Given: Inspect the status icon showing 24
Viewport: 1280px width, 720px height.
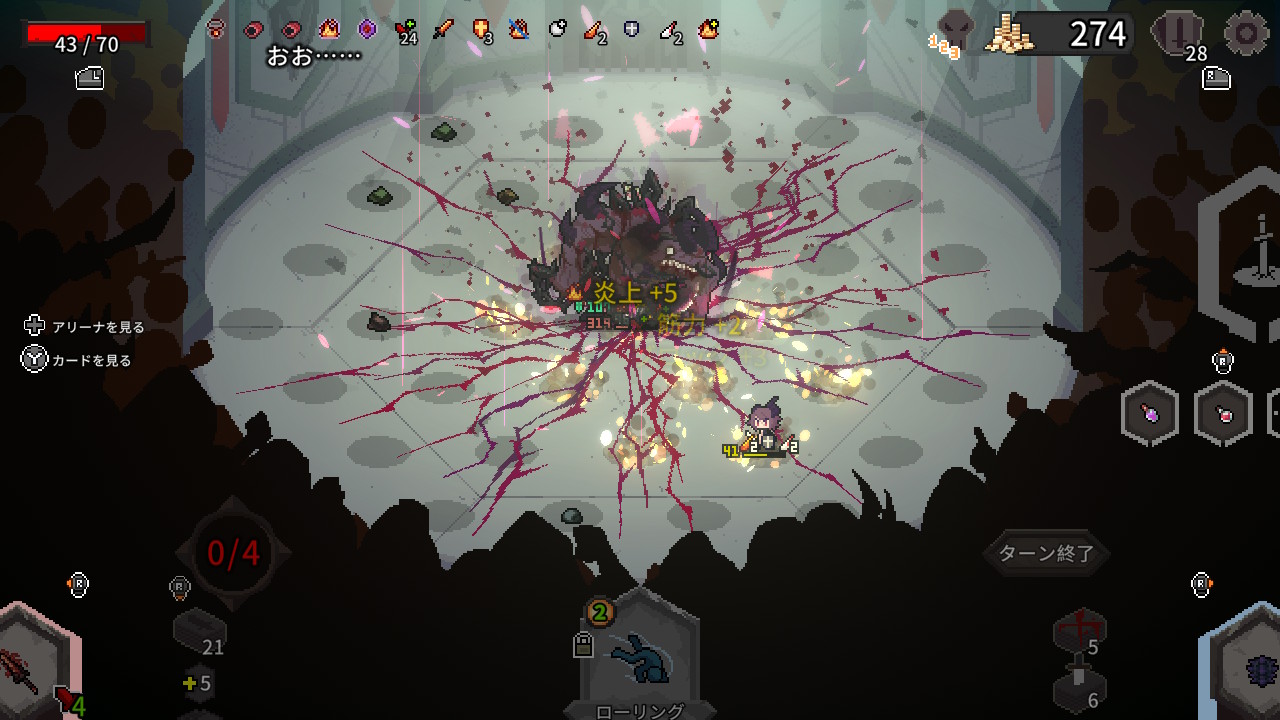Looking at the screenshot, I should coord(405,30).
